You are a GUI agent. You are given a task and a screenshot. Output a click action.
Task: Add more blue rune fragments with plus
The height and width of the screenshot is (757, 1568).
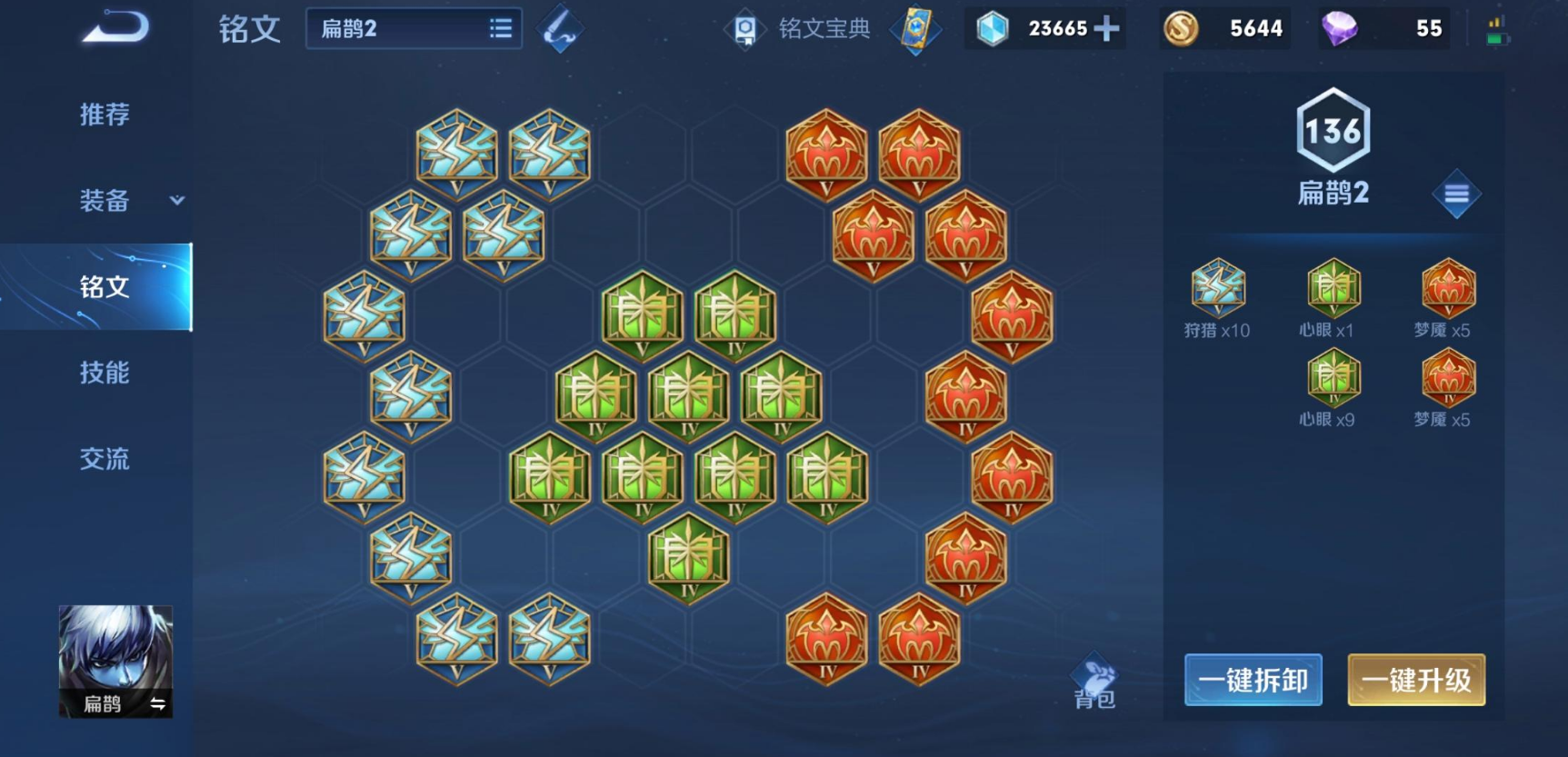click(x=1106, y=29)
